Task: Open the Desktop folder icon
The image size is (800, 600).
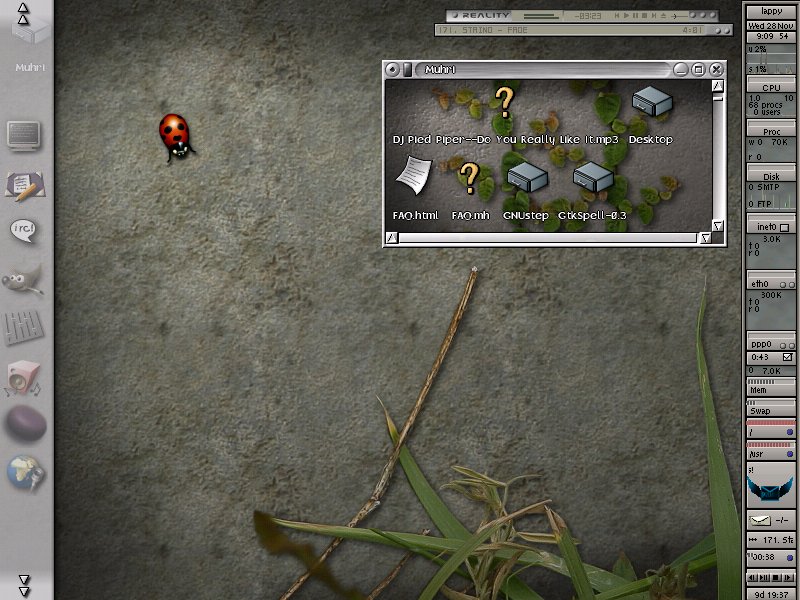Action: pyautogui.click(x=650, y=103)
